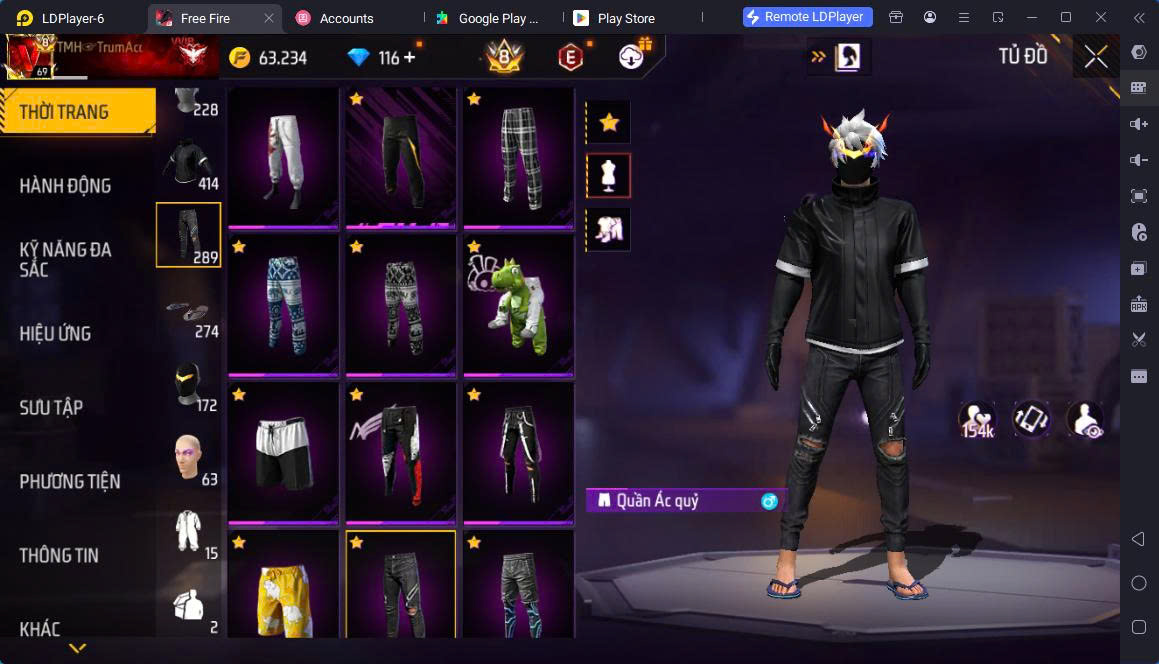Click the Remote LDPlayer button
This screenshot has width=1159, height=664.
click(x=808, y=17)
